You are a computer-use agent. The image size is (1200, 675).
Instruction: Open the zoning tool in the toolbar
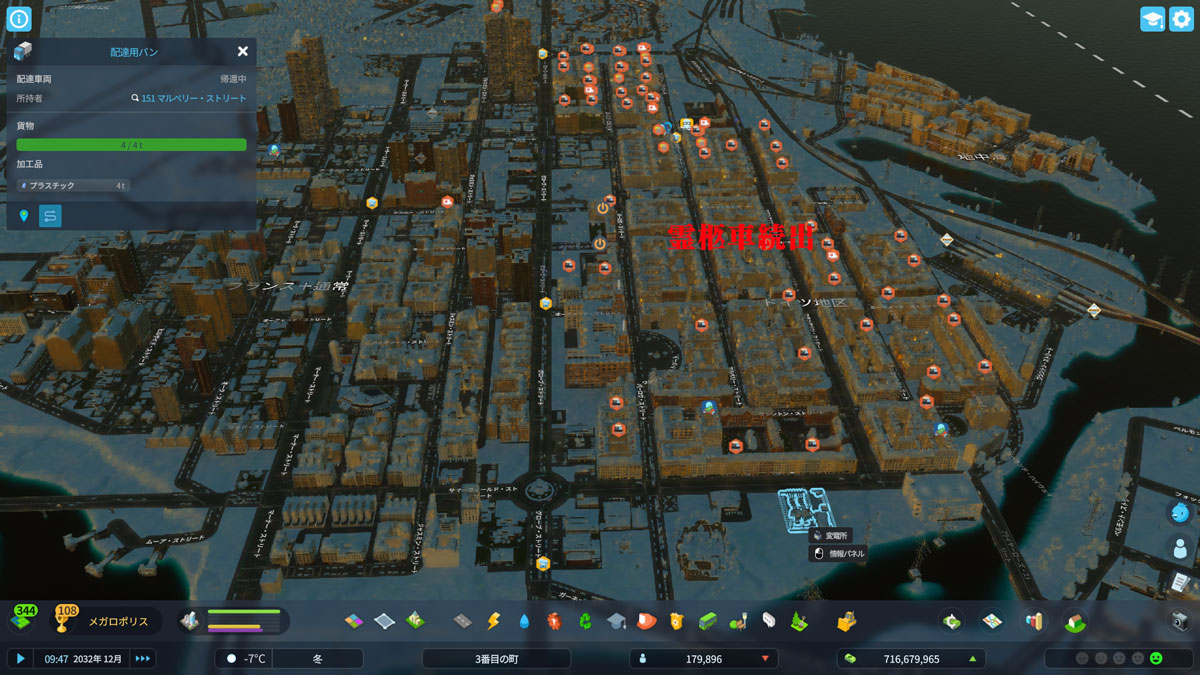click(355, 622)
